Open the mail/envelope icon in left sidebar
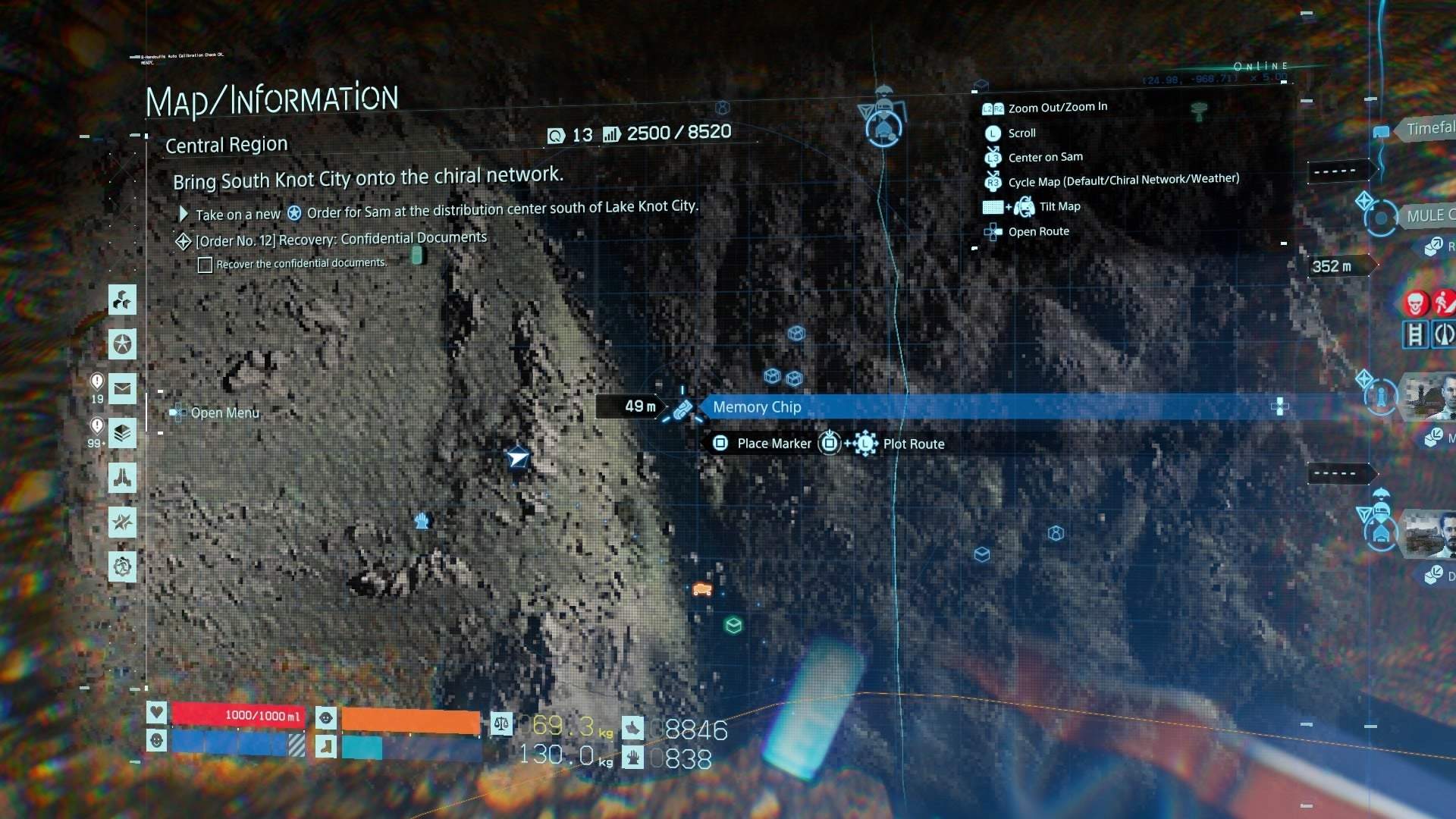 point(123,389)
